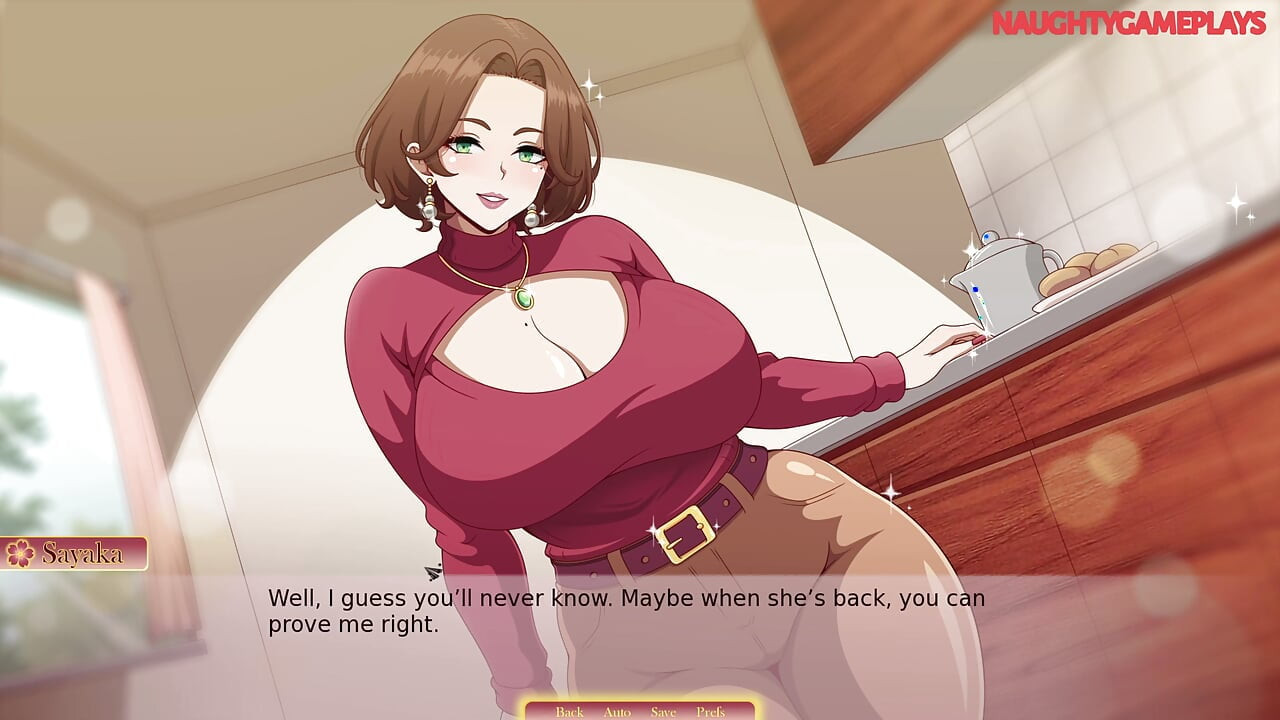Open the Prefs settings menu

[x=710, y=711]
